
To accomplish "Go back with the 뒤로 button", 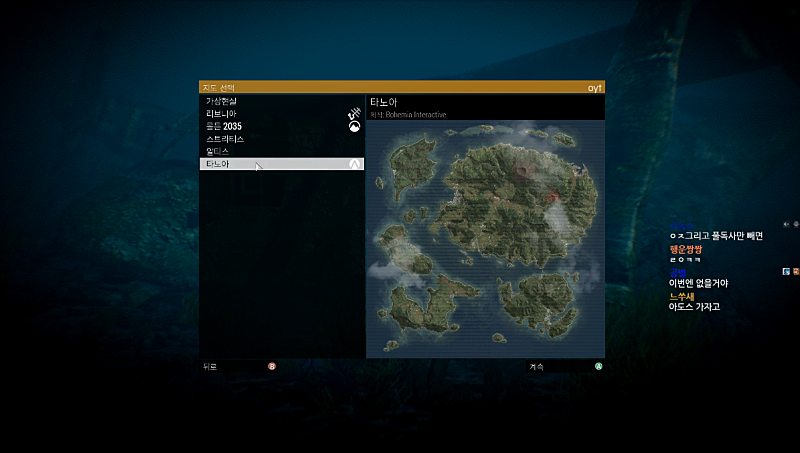I will [210, 366].
